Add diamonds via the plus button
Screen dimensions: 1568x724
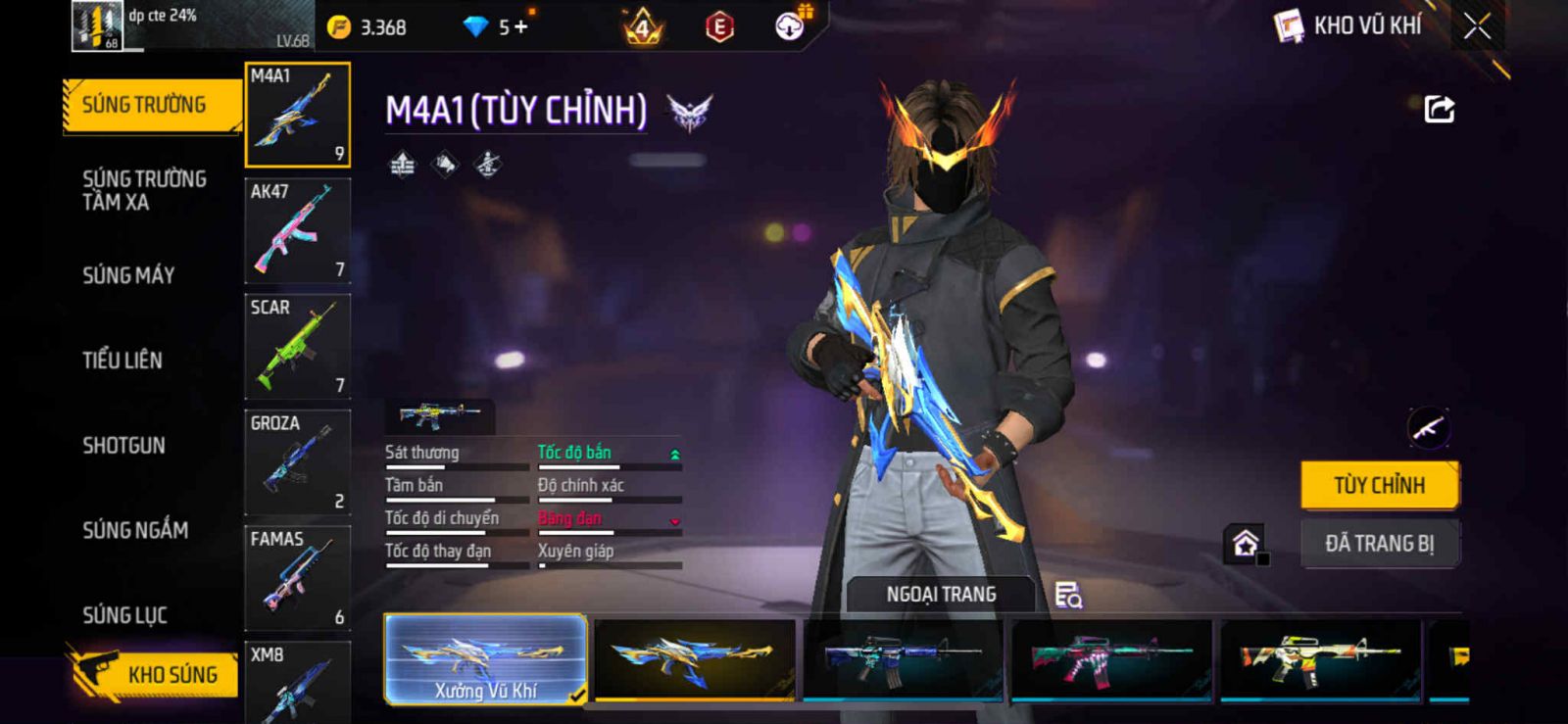click(x=520, y=27)
